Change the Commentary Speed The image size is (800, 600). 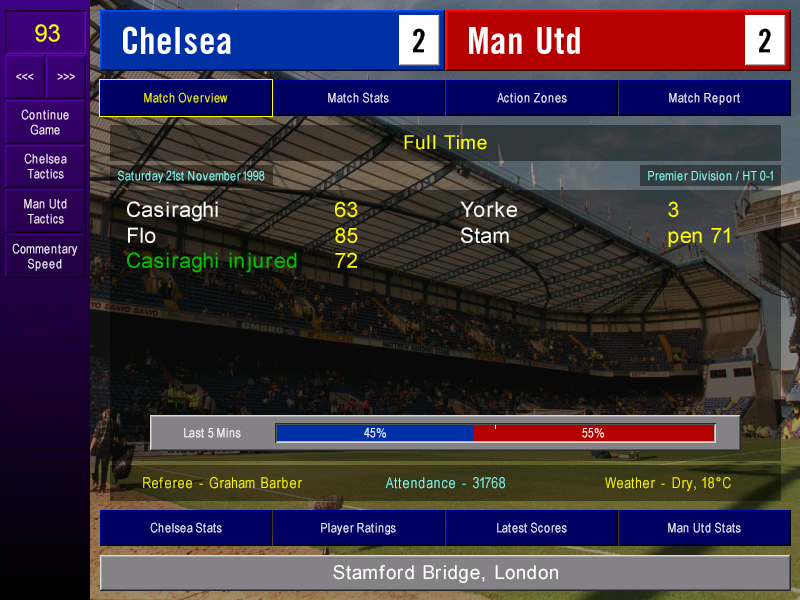coord(45,256)
